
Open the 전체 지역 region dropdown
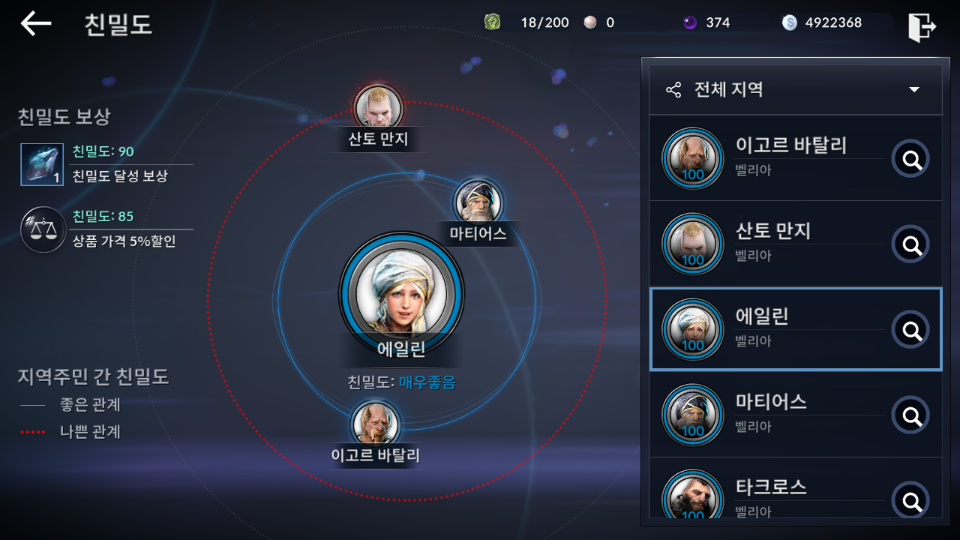pos(795,89)
